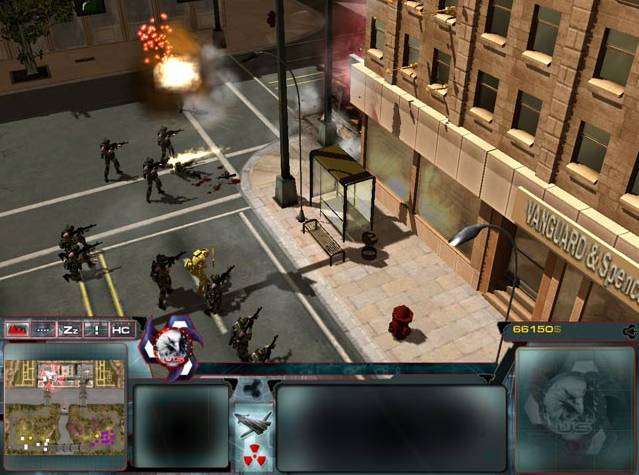The width and height of the screenshot is (639, 475).
Task: Open the HC button
Action: pos(121,329)
